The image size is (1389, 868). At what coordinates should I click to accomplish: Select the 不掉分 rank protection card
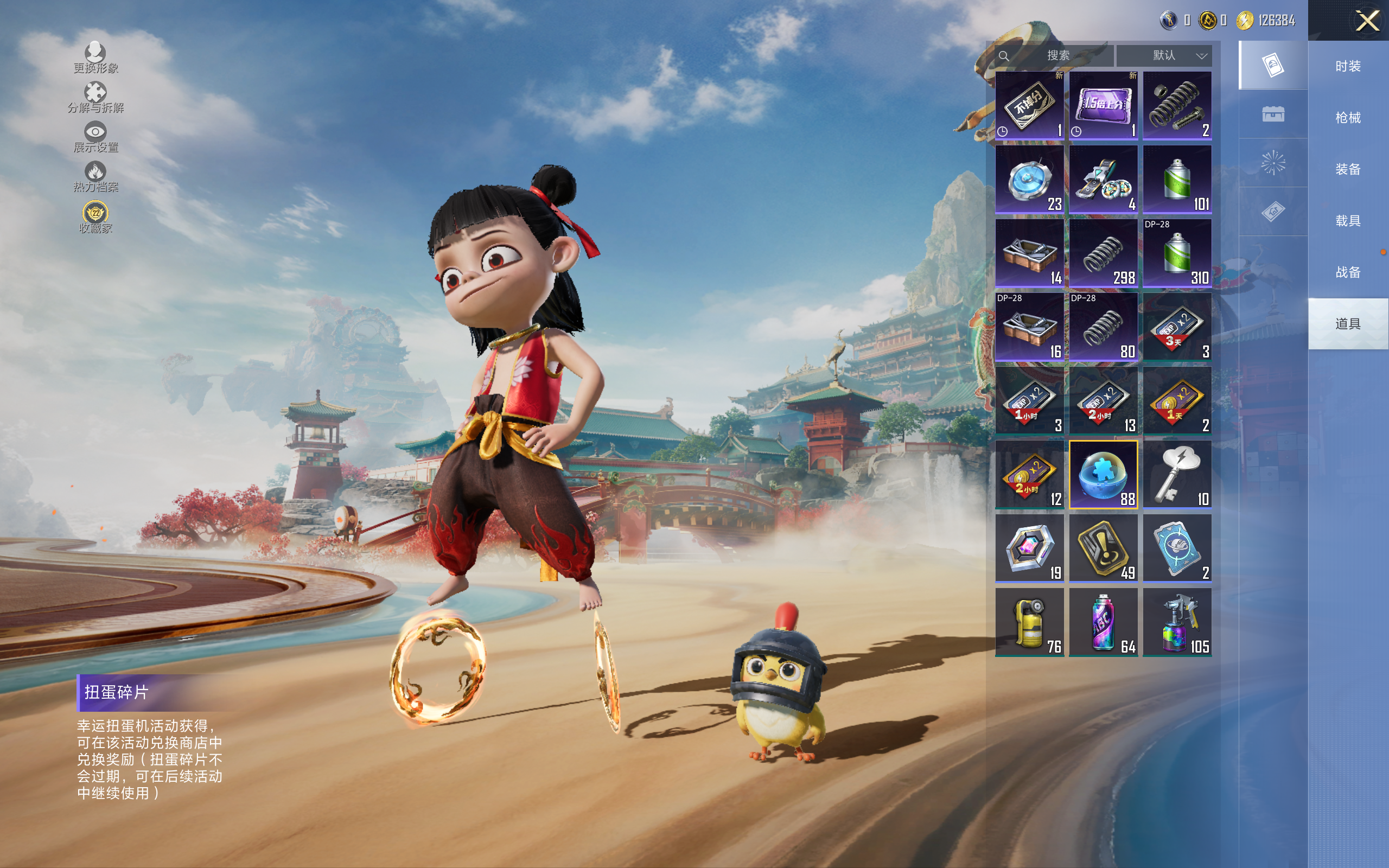pos(1029,106)
